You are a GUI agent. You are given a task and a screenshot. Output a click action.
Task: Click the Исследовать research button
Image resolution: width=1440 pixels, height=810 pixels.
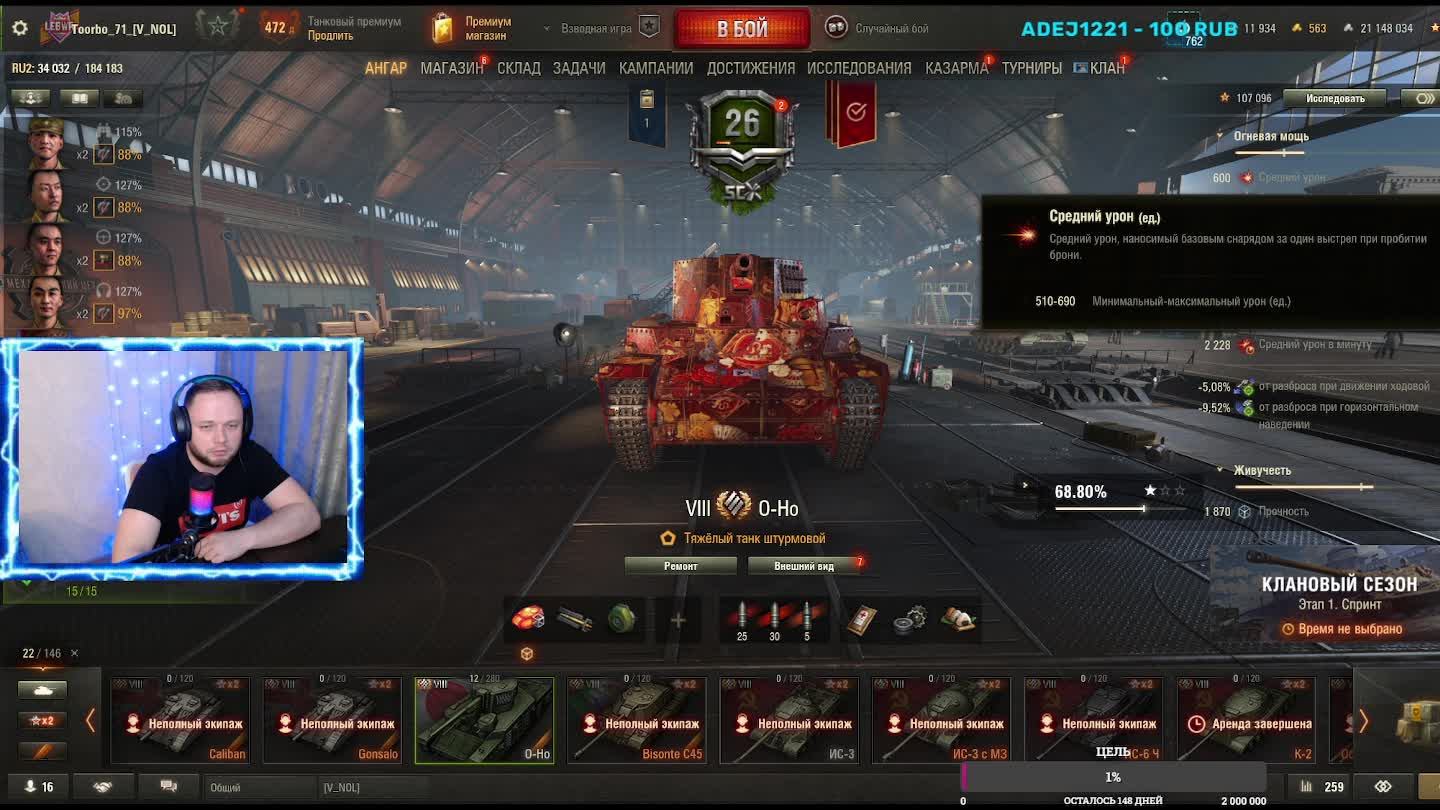[1335, 98]
